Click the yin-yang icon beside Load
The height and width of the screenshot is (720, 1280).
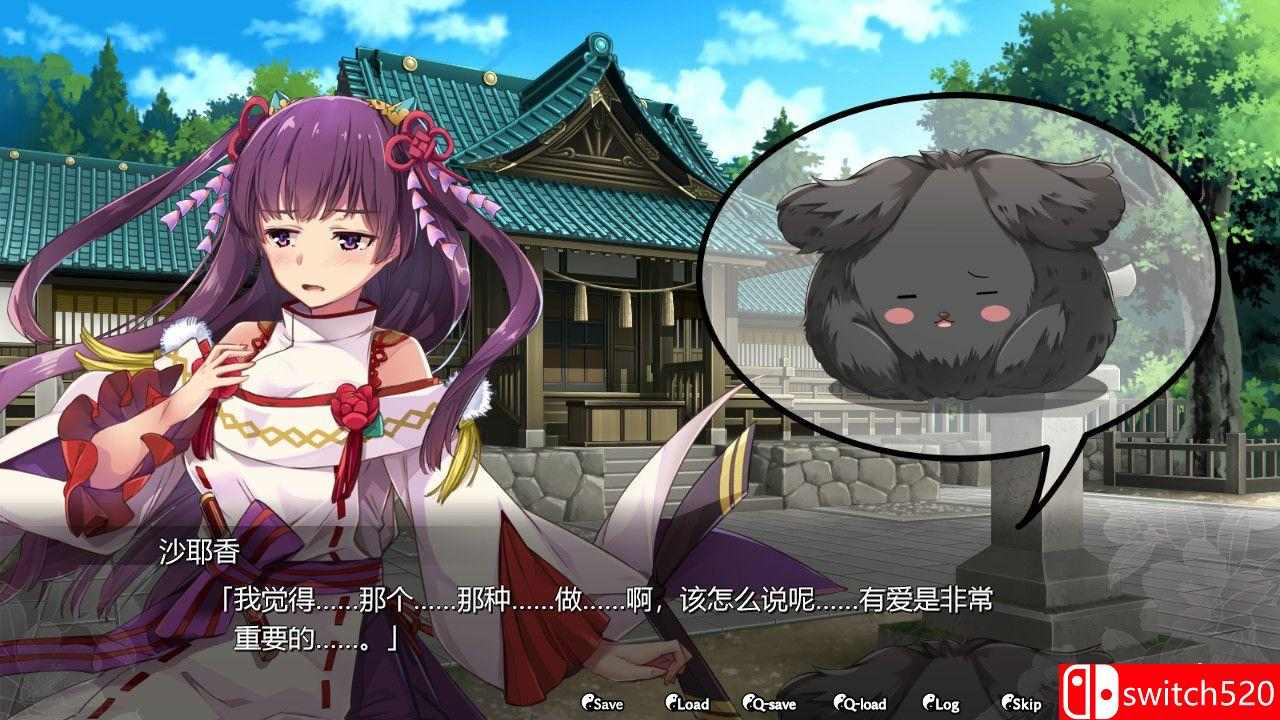pyautogui.click(x=671, y=704)
